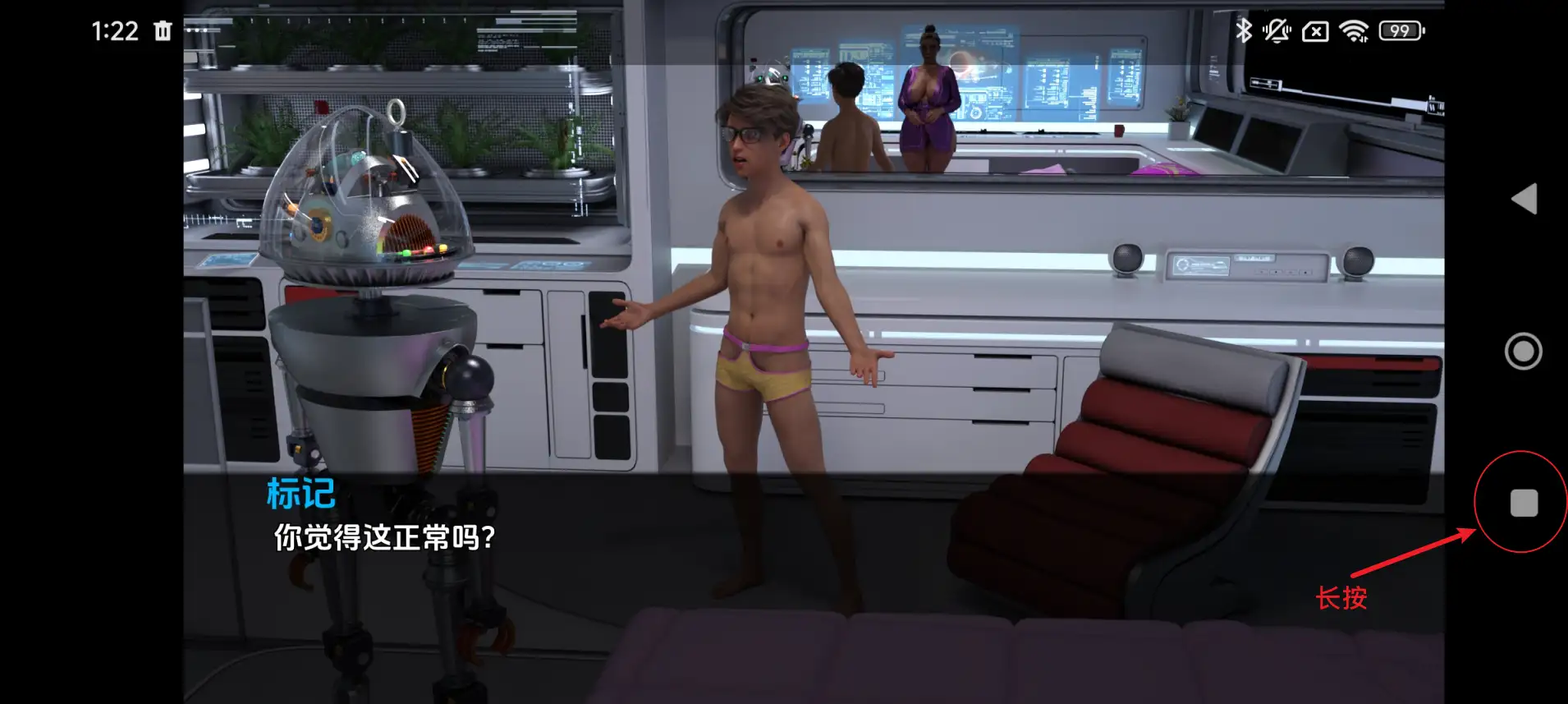Tap the clock showing 1:22
1568x704 pixels.
[115, 31]
